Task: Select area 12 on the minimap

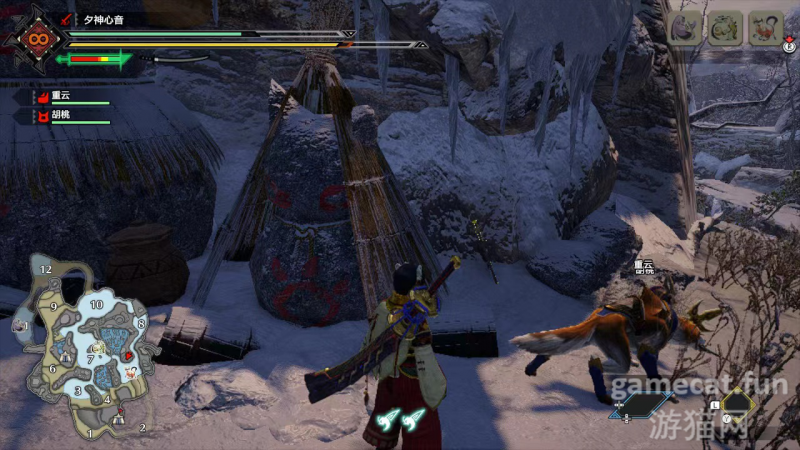Action: pyautogui.click(x=45, y=270)
